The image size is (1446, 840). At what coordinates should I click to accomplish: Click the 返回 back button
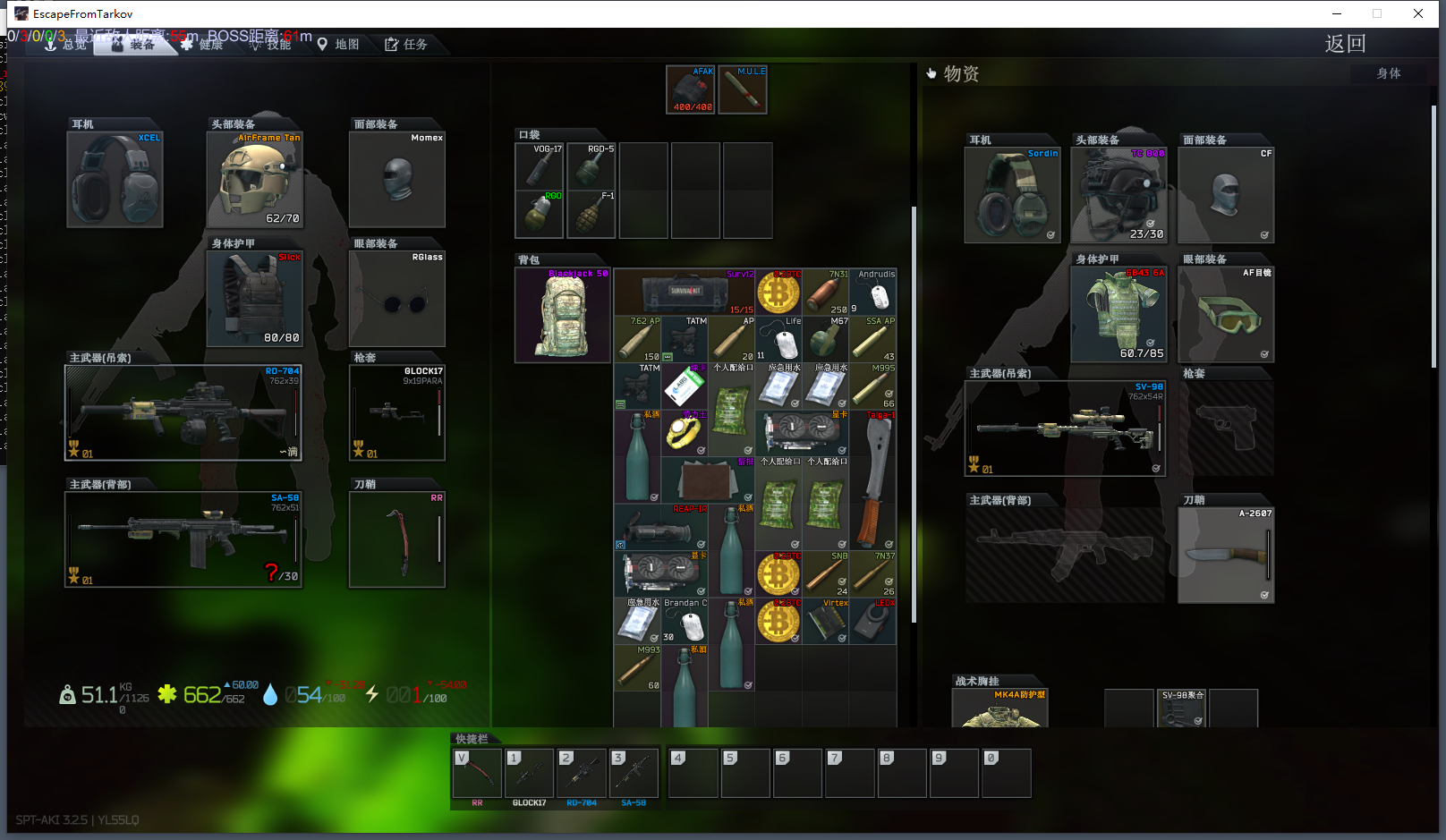pos(1344,44)
